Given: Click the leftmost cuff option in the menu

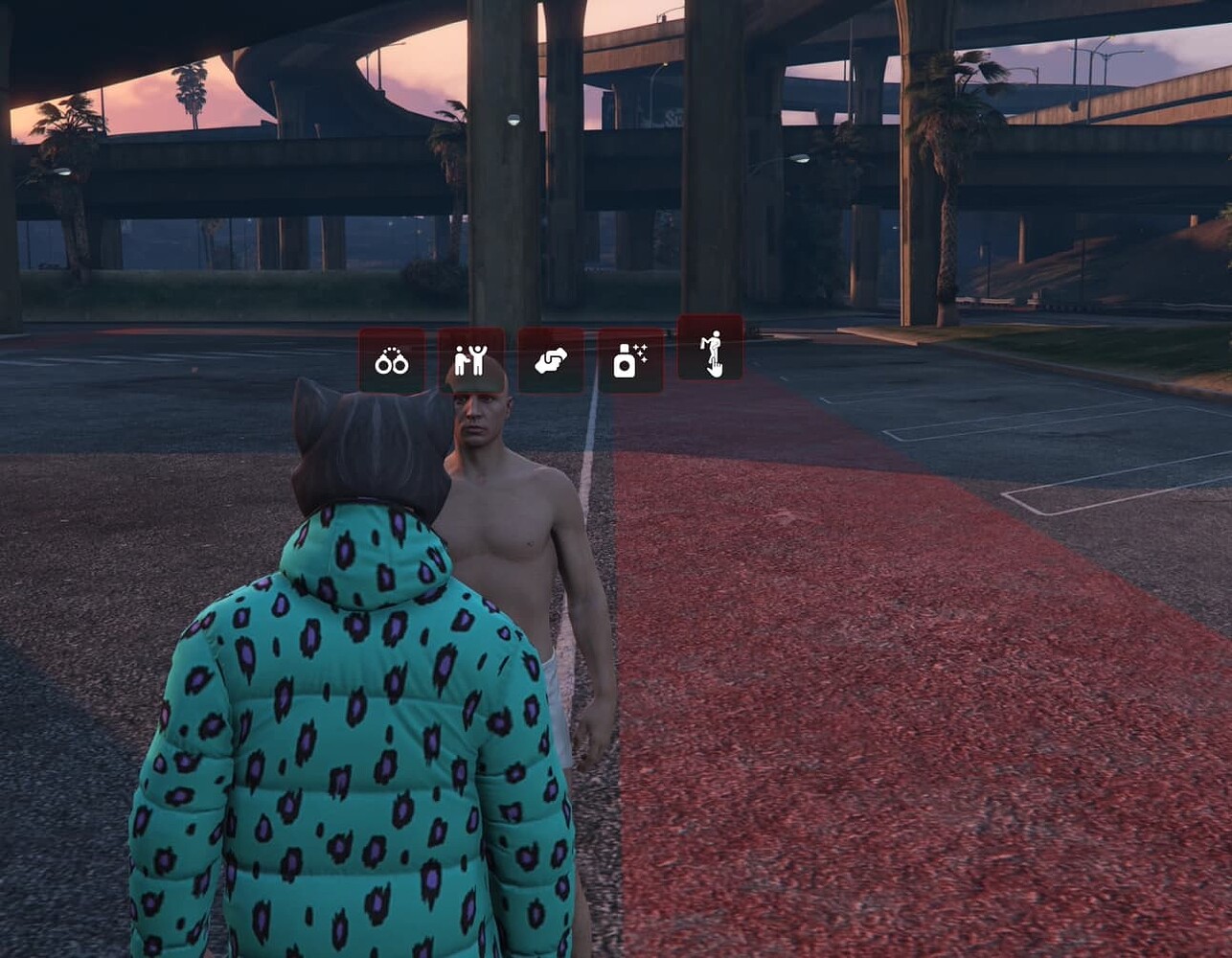Looking at the screenshot, I should (x=393, y=362).
